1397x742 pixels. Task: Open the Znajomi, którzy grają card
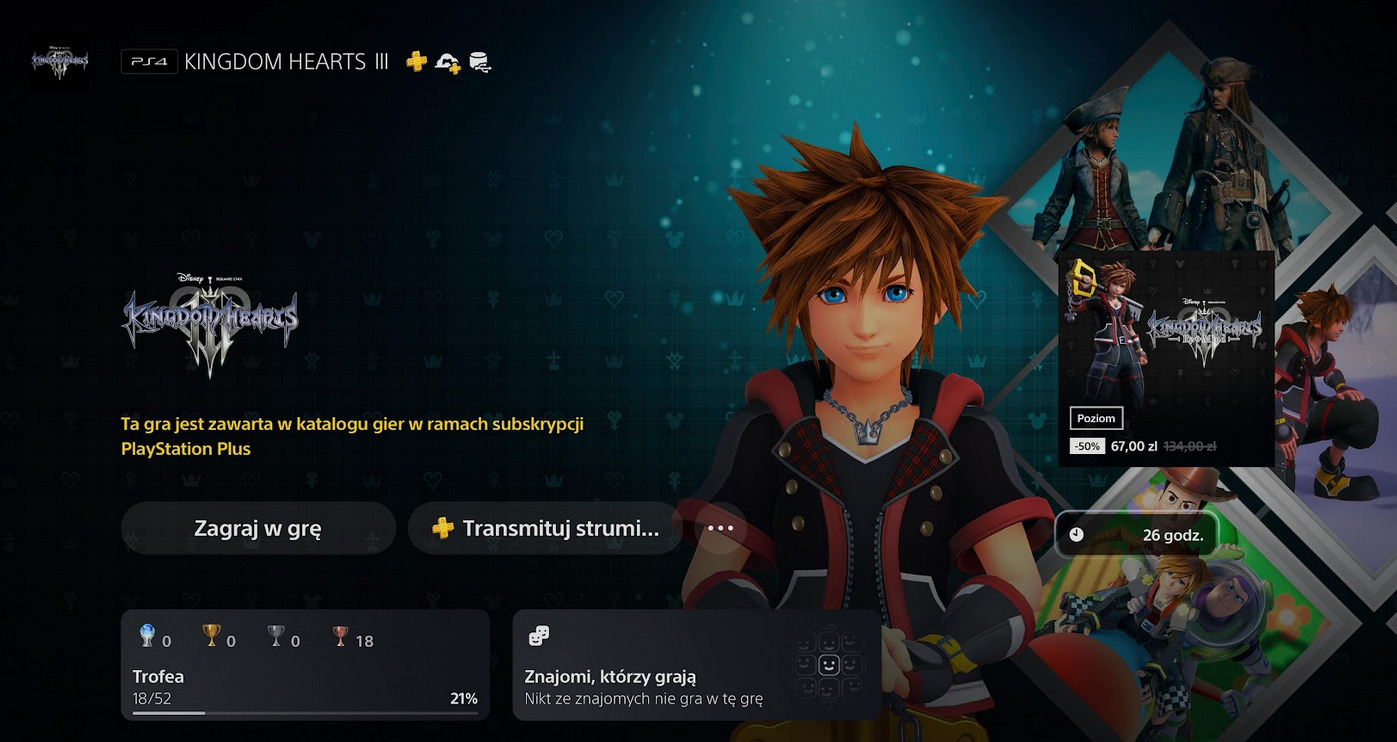tap(696, 665)
